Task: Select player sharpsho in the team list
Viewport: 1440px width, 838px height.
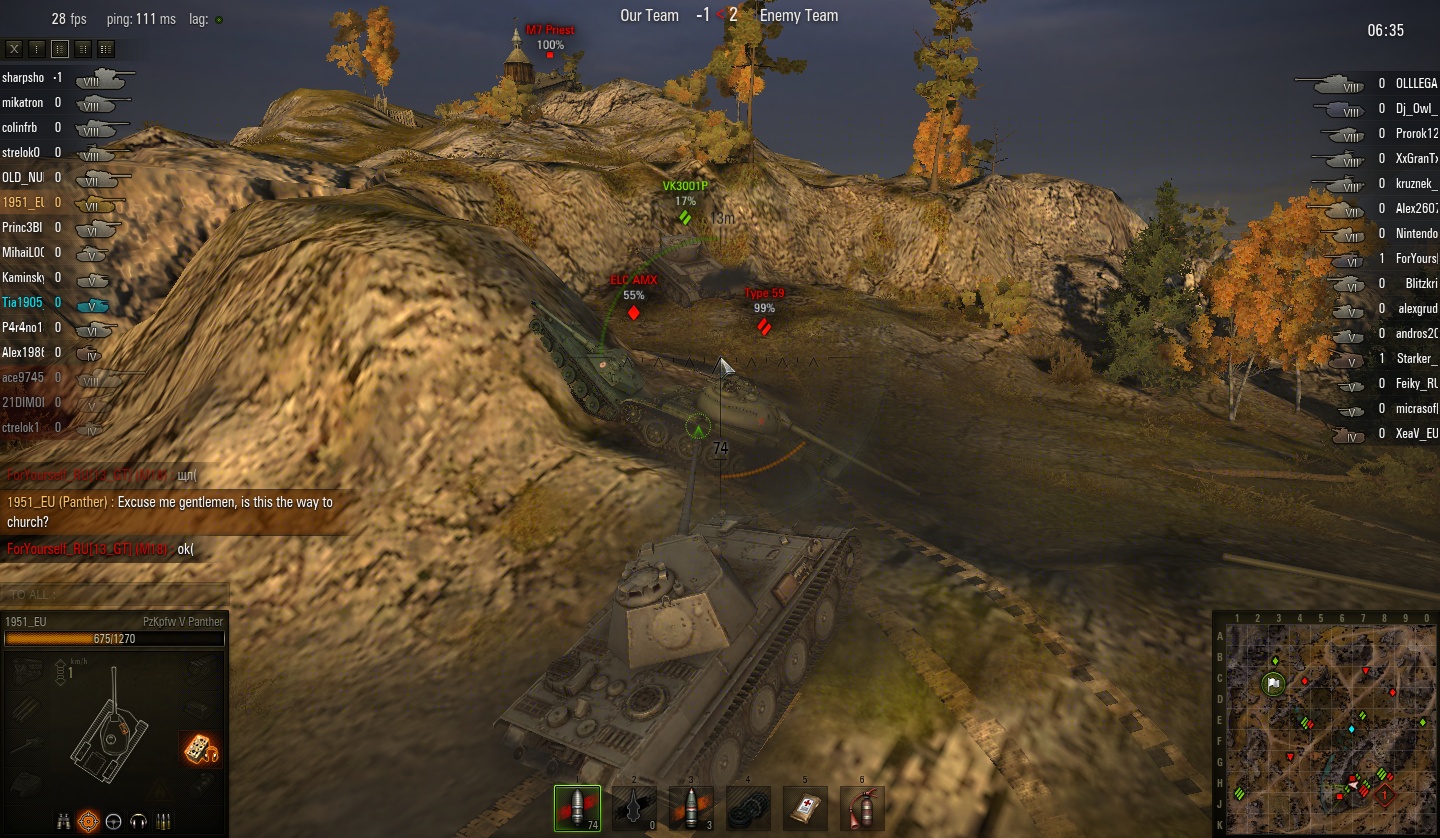Action: click(x=23, y=77)
